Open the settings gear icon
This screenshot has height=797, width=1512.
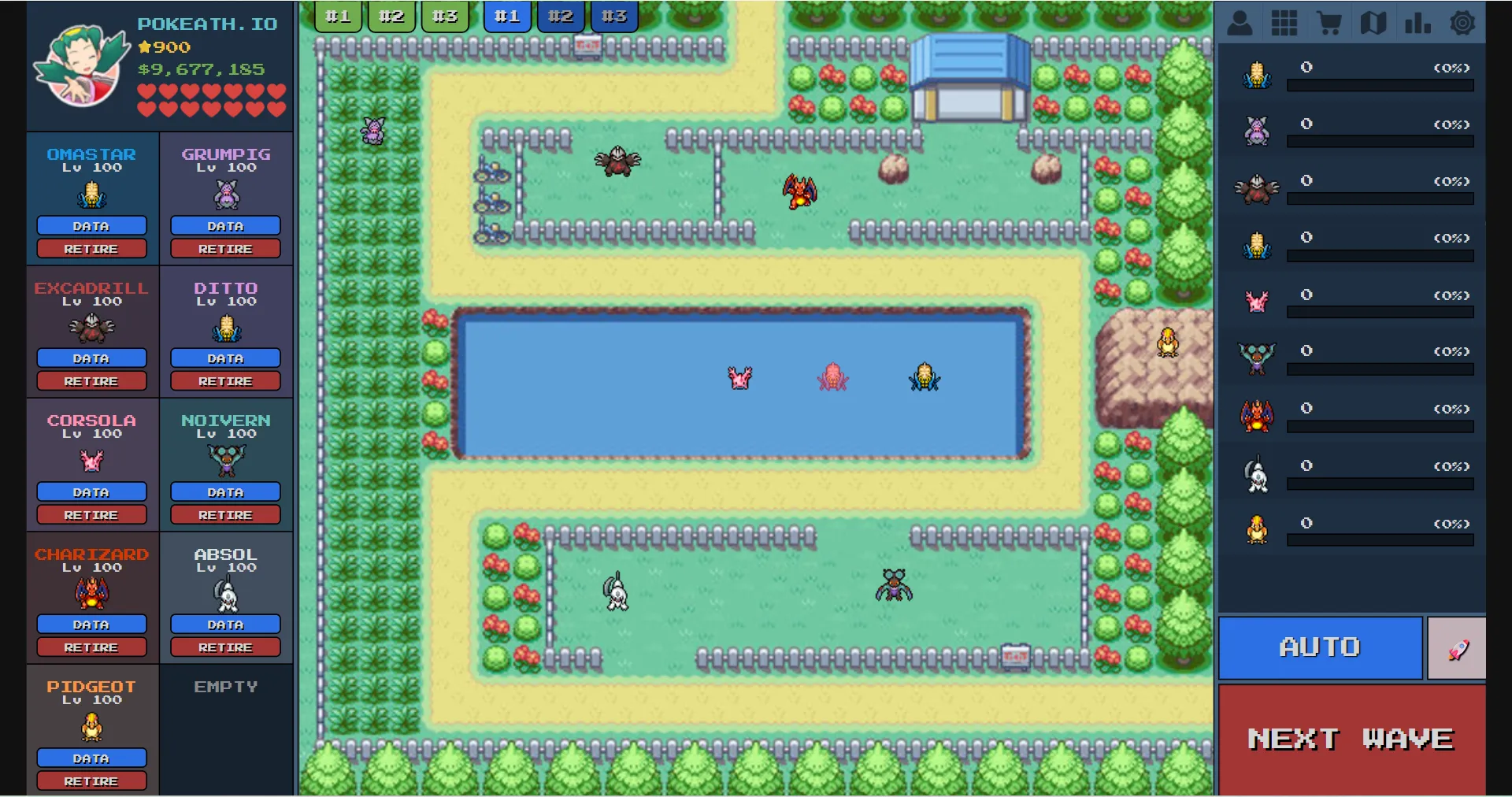pyautogui.click(x=1463, y=23)
